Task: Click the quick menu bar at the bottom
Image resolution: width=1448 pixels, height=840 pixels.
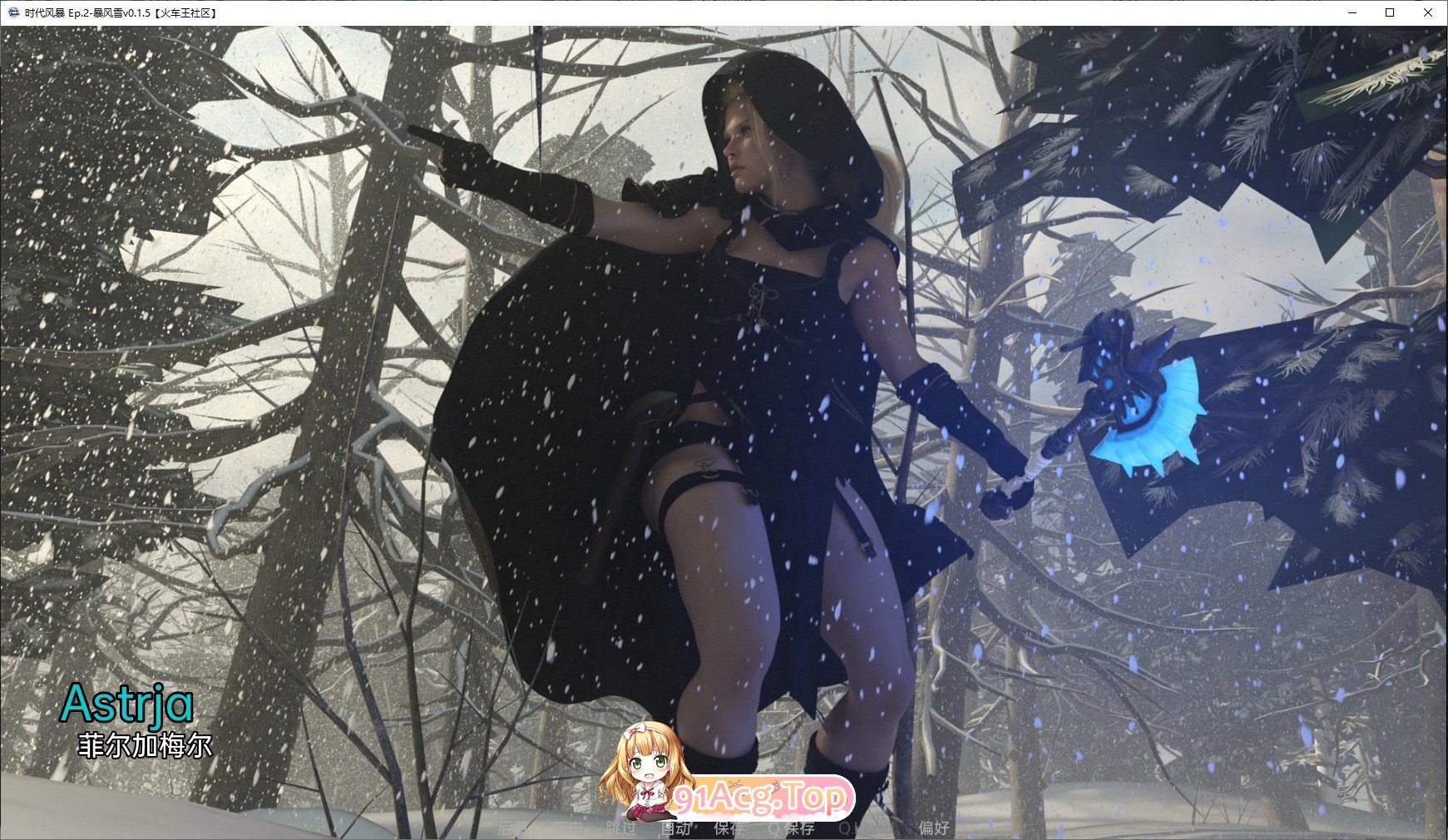Action: pos(724,828)
